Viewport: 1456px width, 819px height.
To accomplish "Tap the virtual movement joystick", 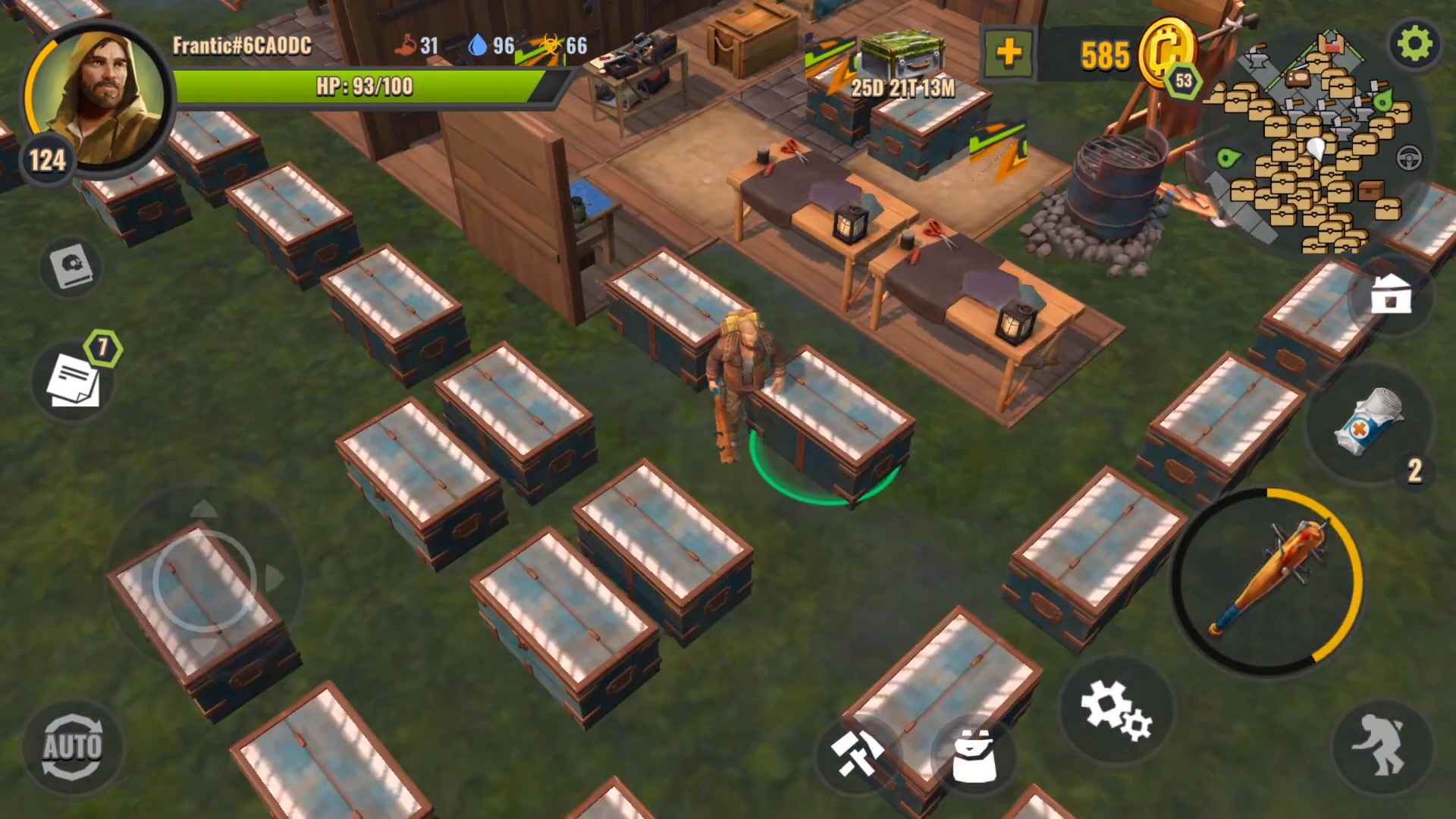I will 205,581.
